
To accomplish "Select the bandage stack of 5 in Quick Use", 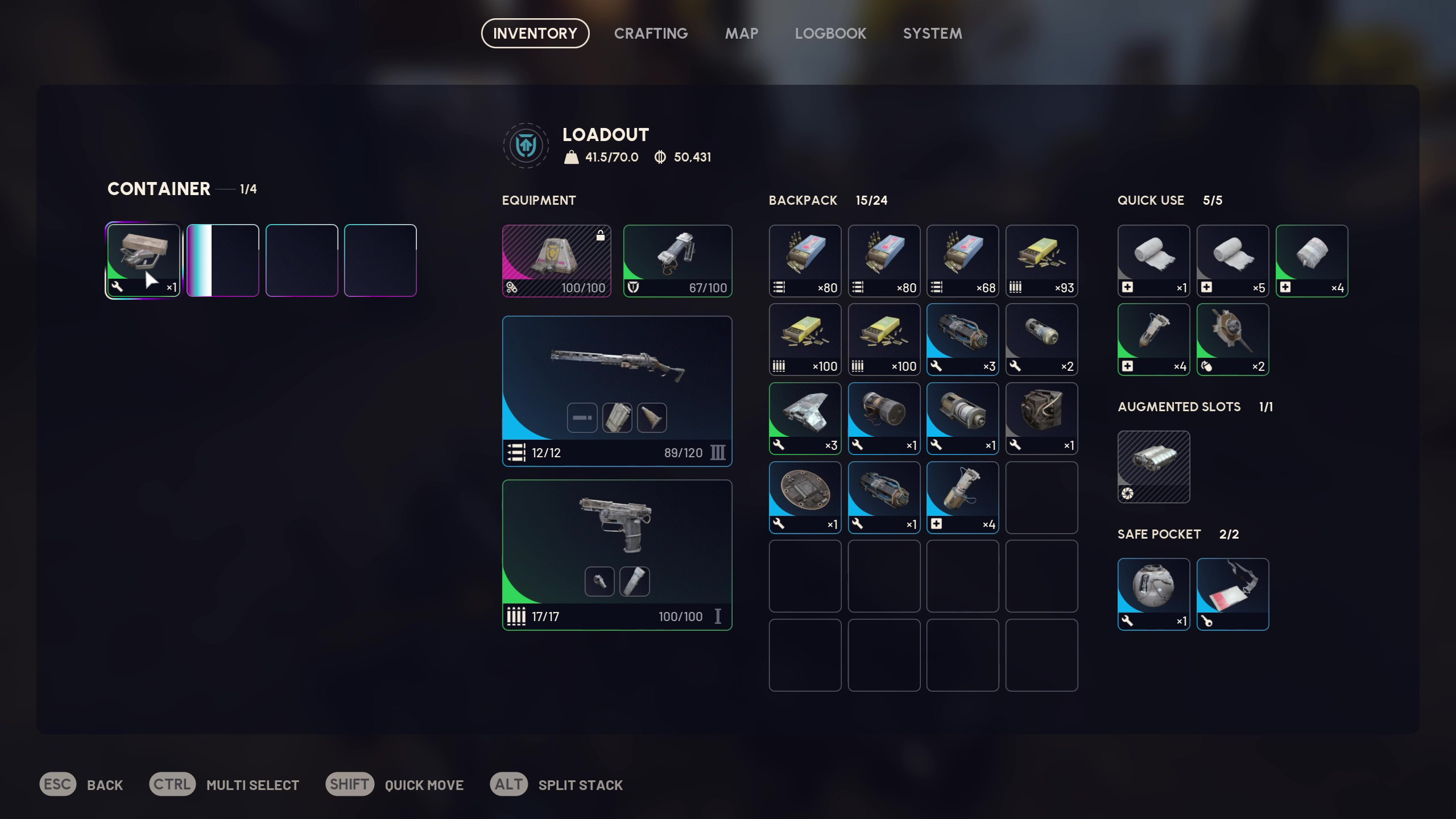I will (x=1232, y=260).
